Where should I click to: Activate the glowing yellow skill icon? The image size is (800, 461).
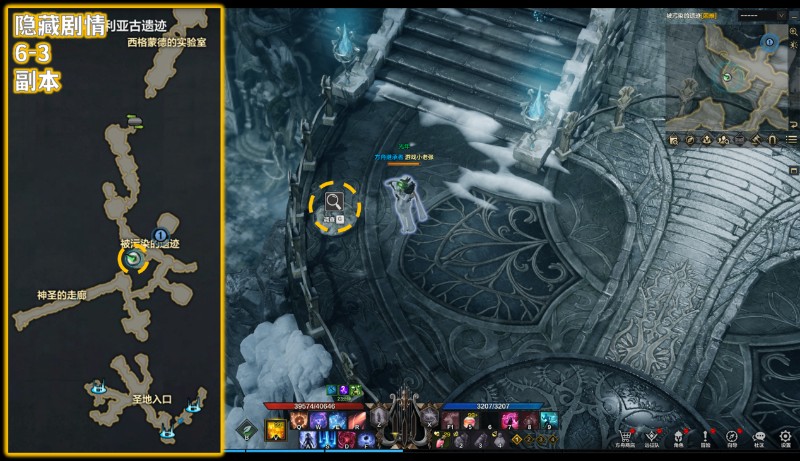click(x=275, y=431)
